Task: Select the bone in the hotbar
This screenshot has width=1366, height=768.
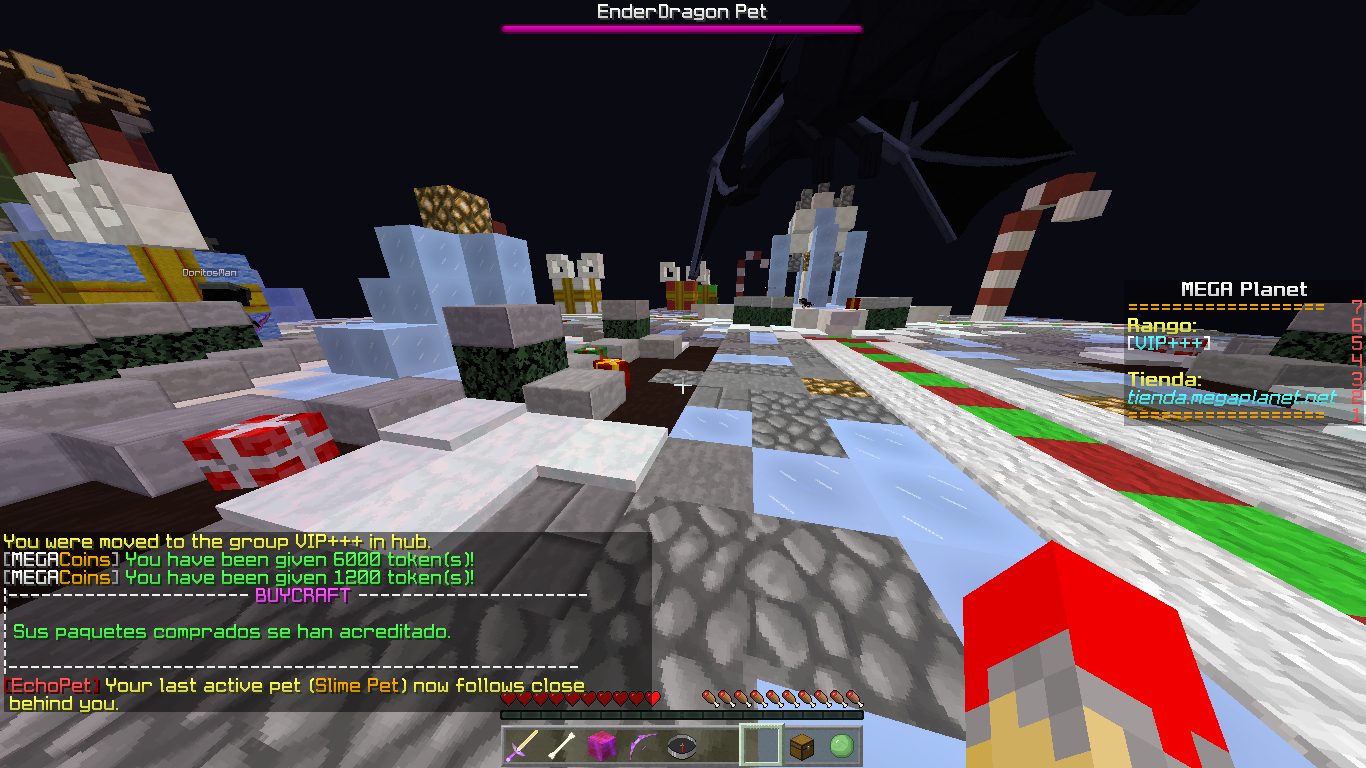Action: pos(562,745)
